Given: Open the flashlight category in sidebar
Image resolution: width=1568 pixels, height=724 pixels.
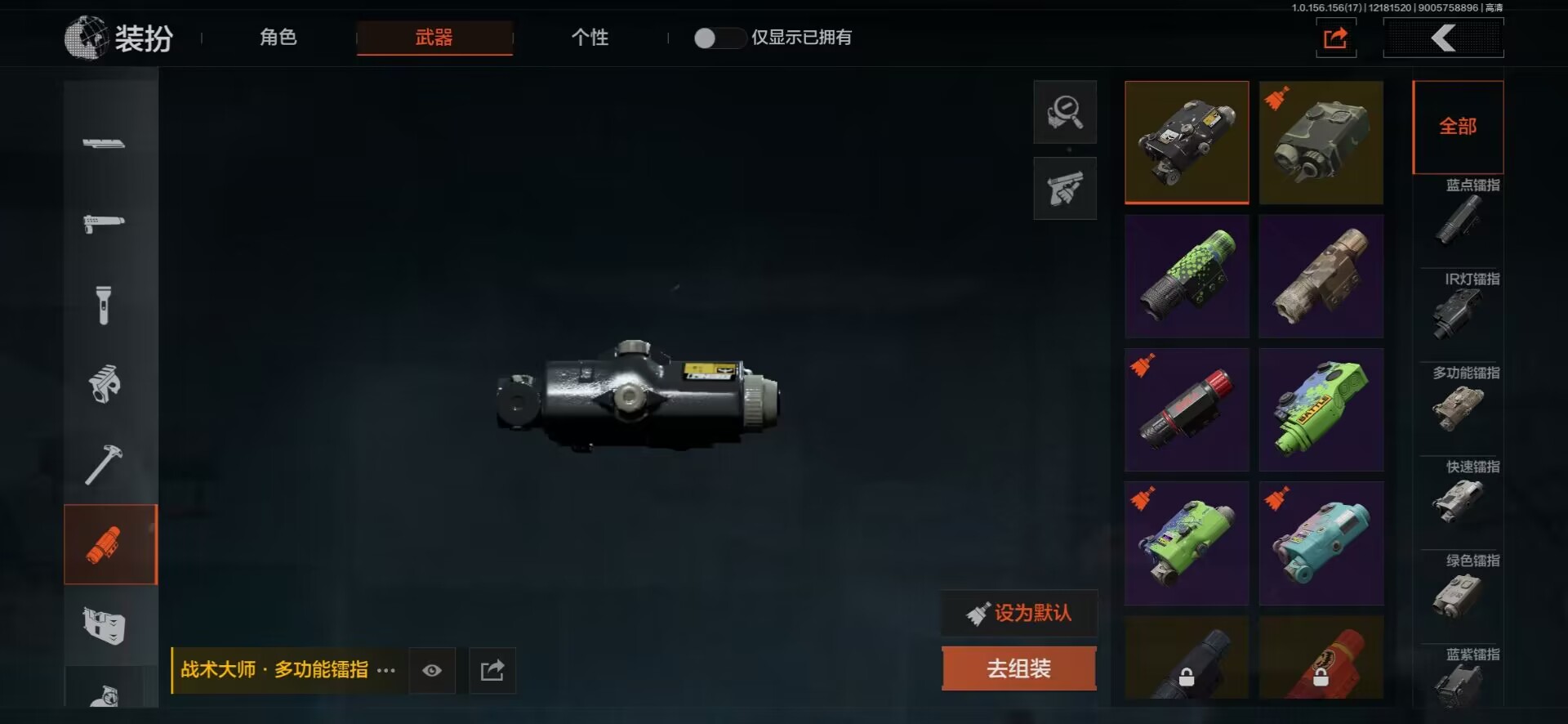Looking at the screenshot, I should [104, 305].
